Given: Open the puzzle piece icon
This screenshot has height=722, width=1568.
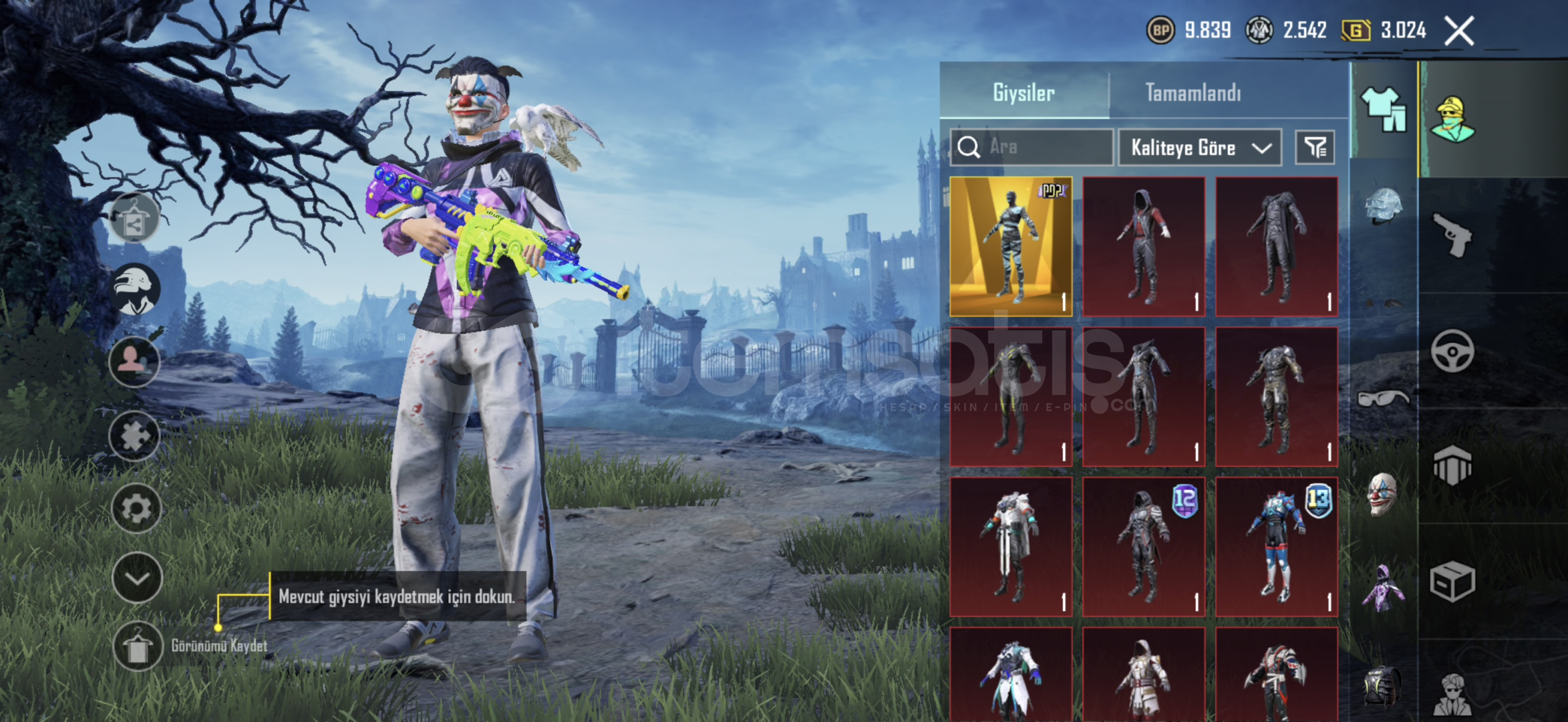Looking at the screenshot, I should click(x=135, y=436).
